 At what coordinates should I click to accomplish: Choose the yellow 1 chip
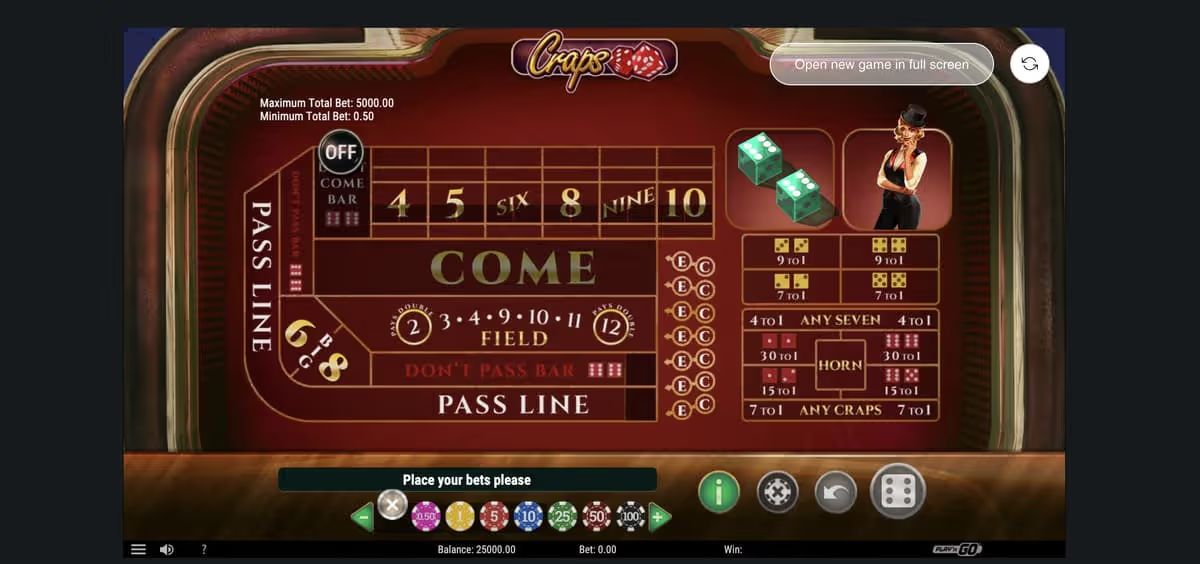pyautogui.click(x=460, y=516)
